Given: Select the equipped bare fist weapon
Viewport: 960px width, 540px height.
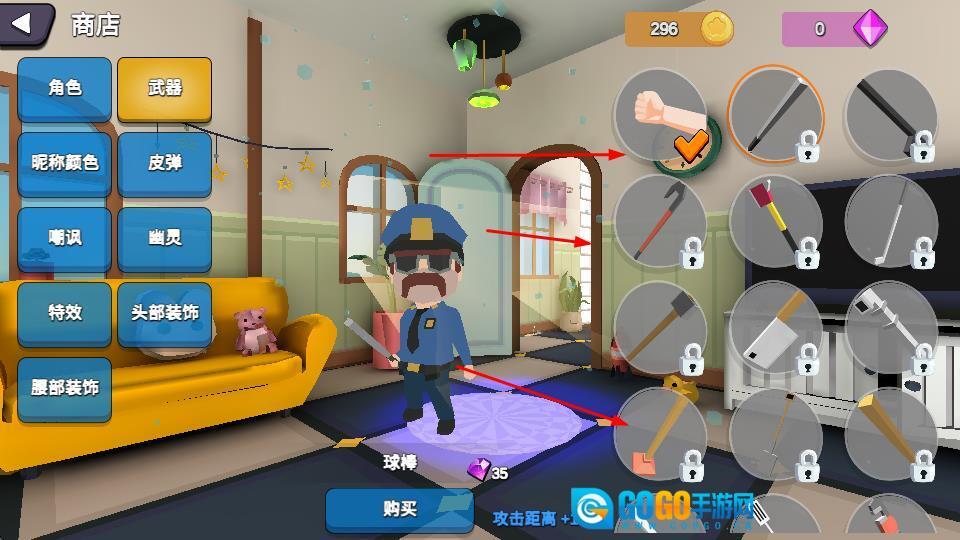Looking at the screenshot, I should (x=659, y=115).
